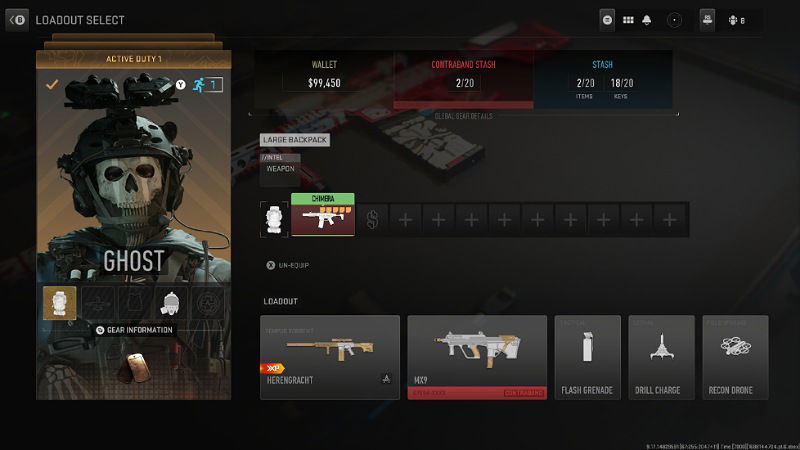
Task: Select the MX9 contraband weapon slot
Action: click(477, 357)
